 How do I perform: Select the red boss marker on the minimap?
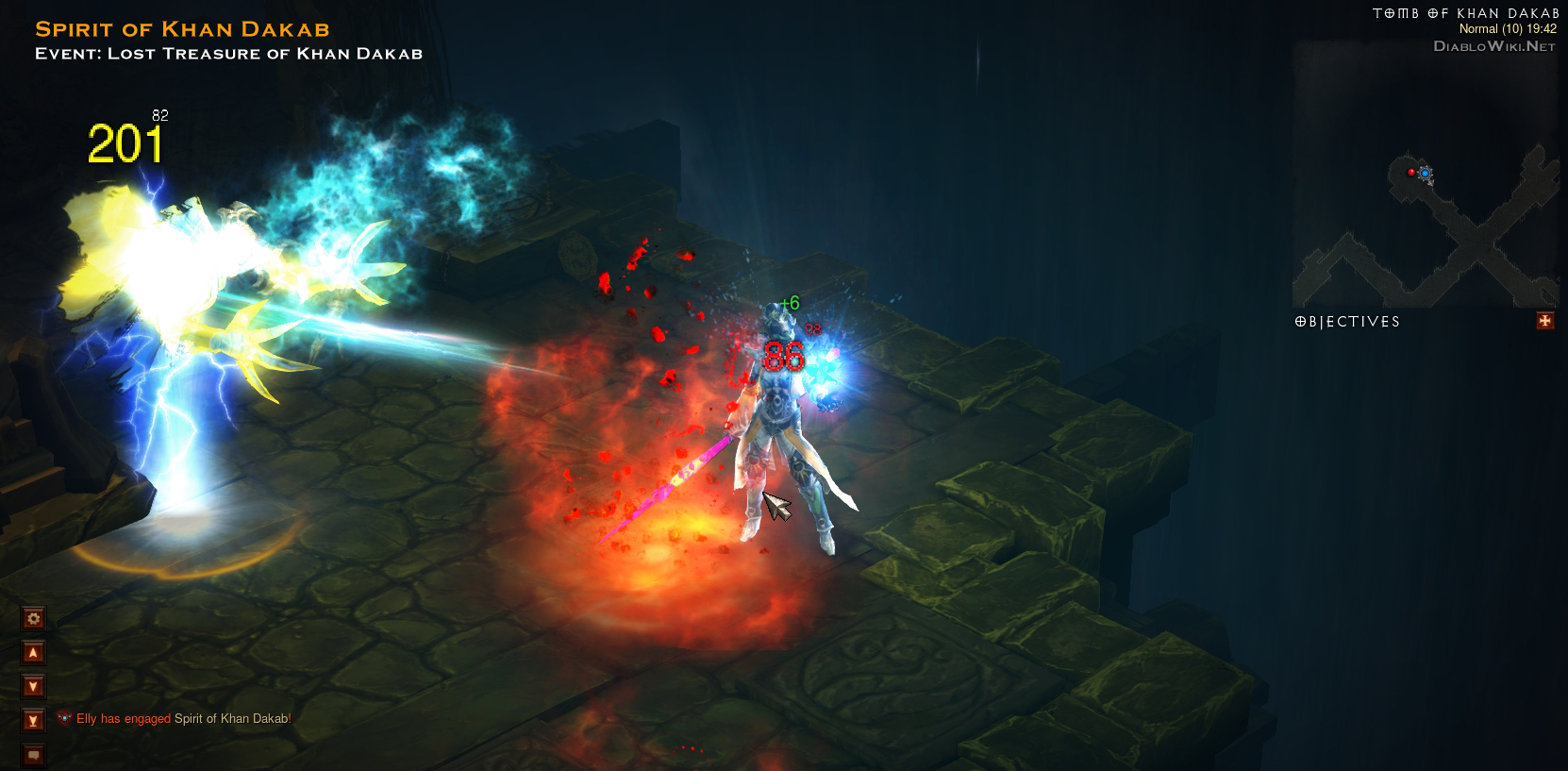click(x=1411, y=173)
